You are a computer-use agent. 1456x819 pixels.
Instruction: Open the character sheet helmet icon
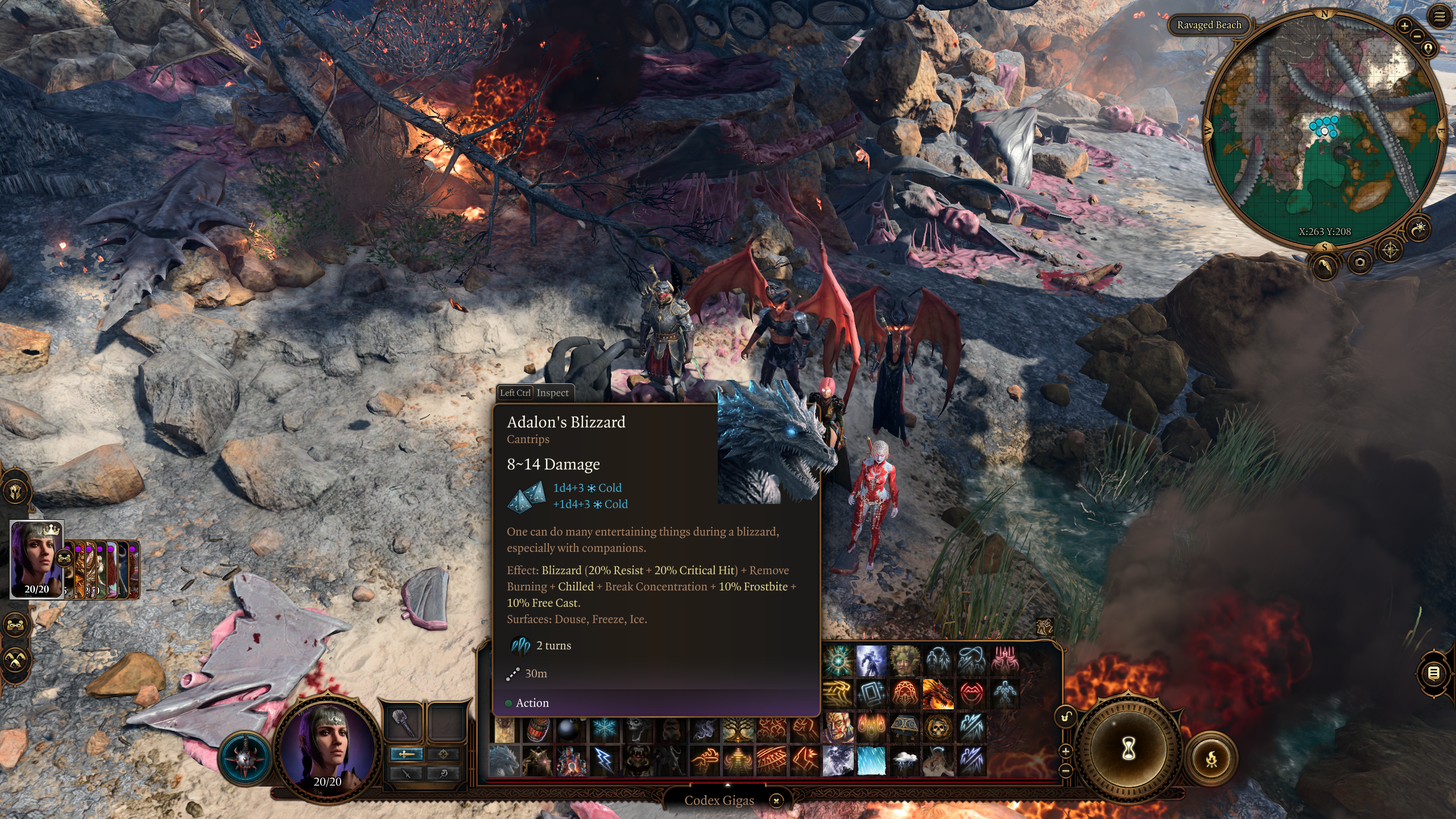[x=15, y=491]
